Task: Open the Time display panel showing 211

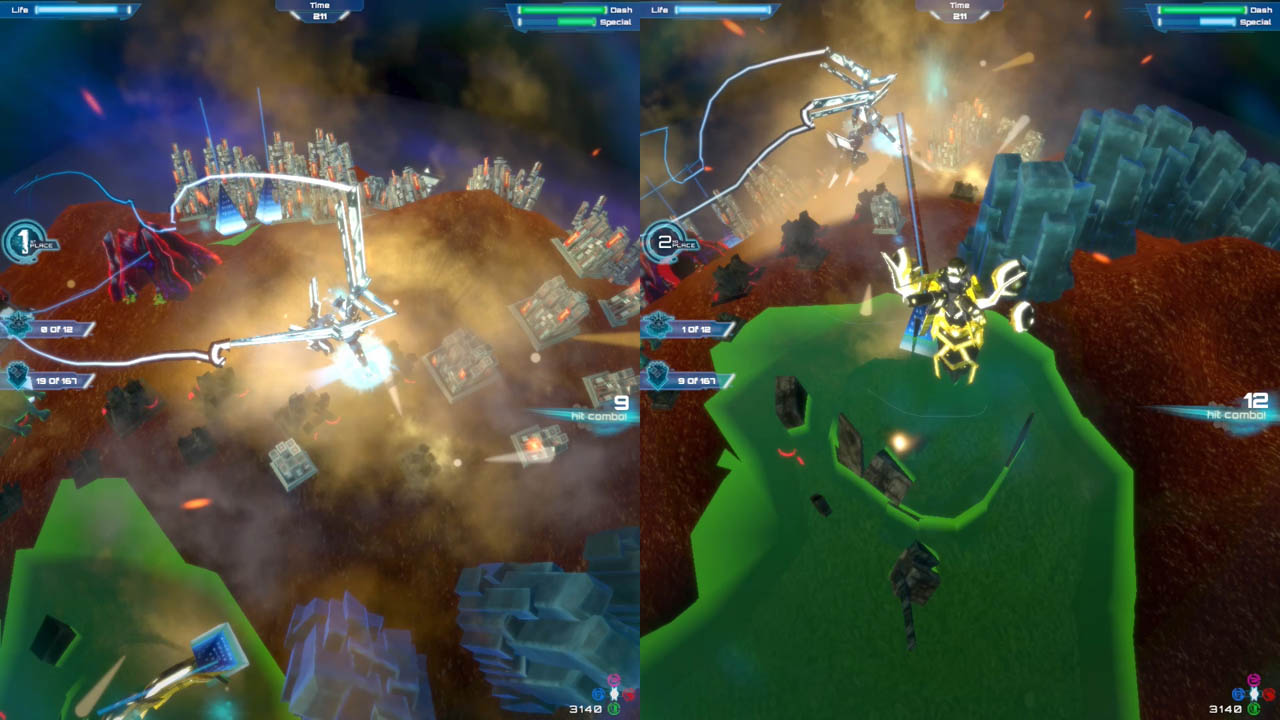Action: point(320,13)
